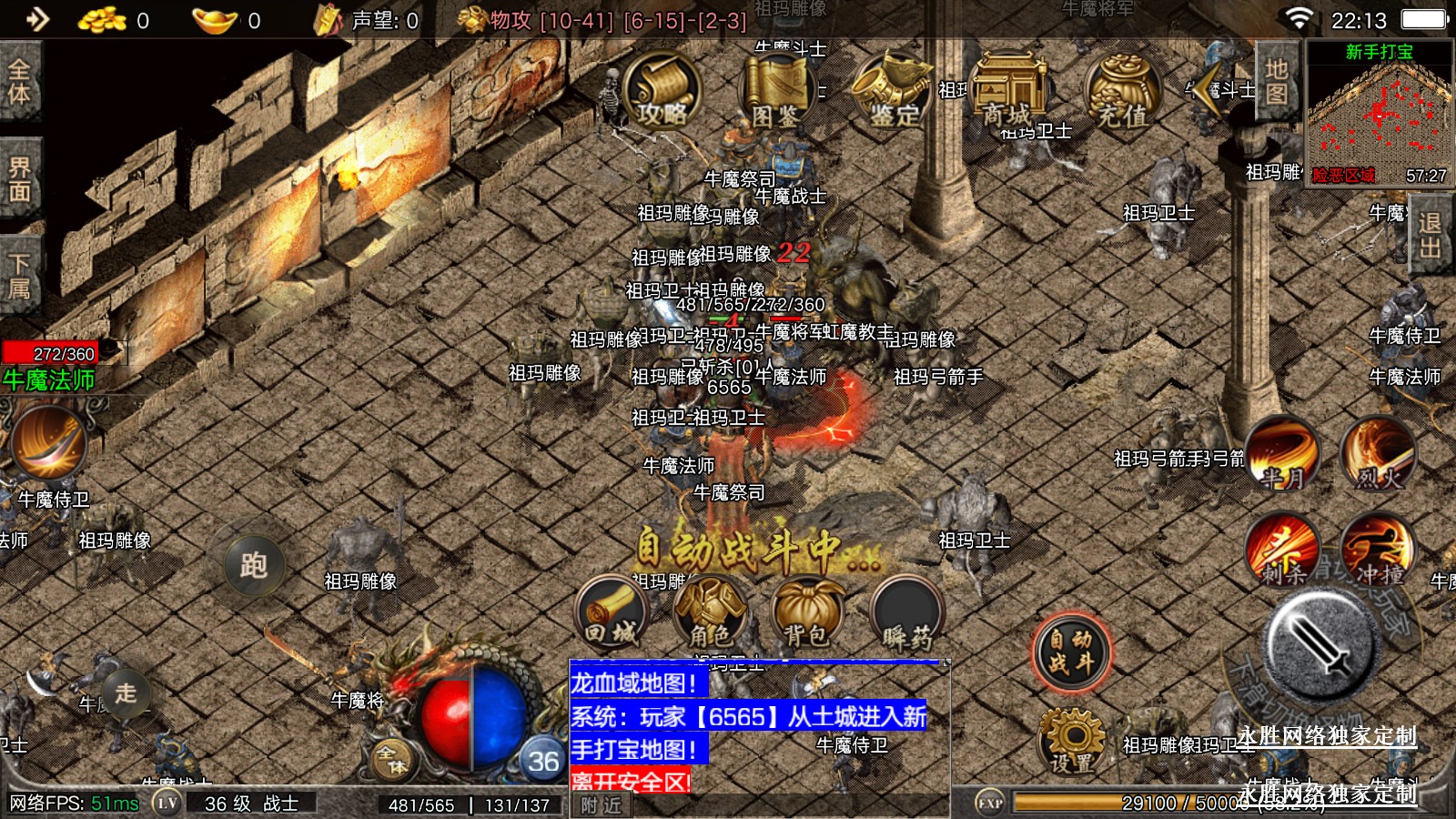
Task: Activate the 半月 skill
Action: (1282, 452)
